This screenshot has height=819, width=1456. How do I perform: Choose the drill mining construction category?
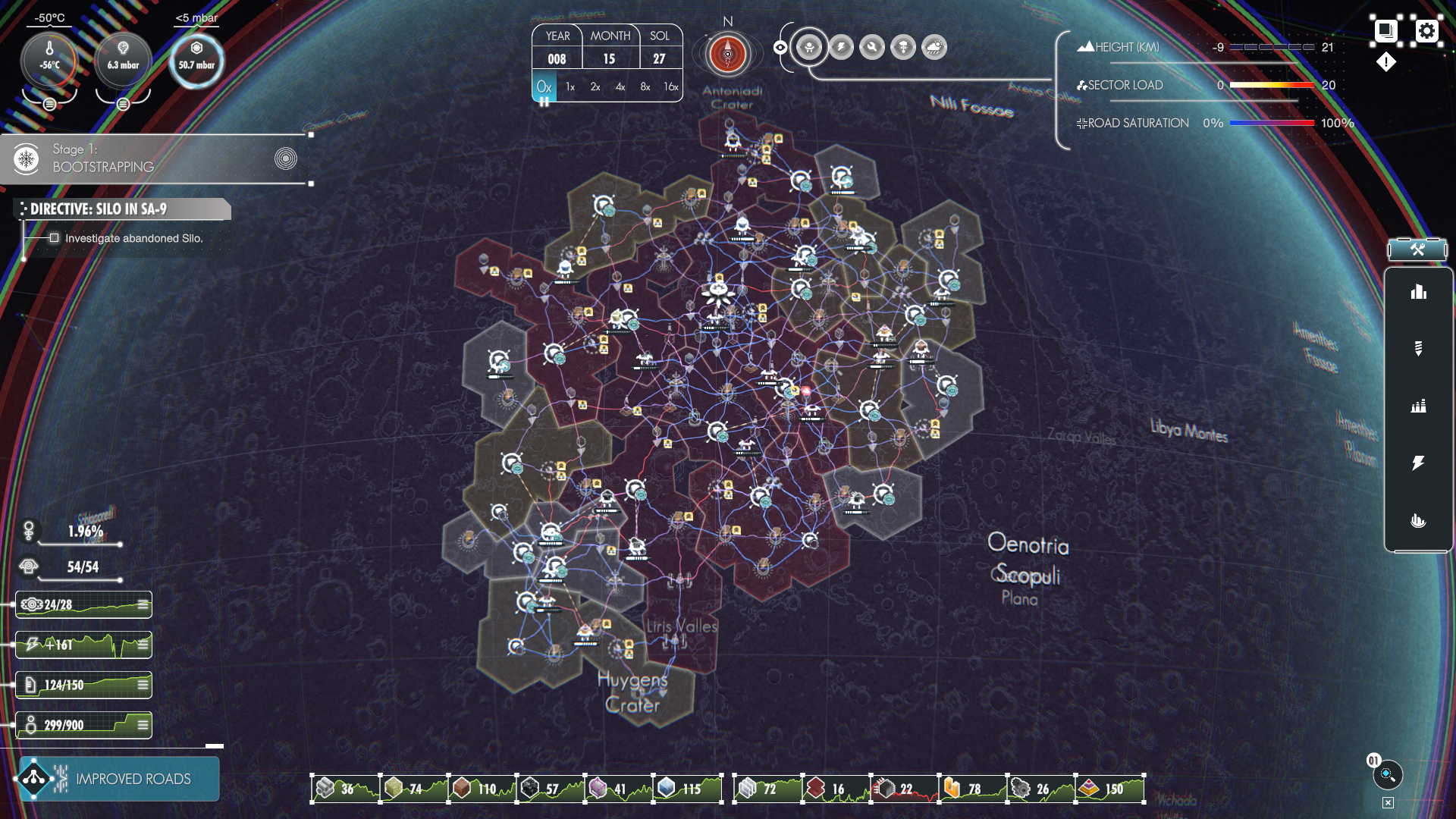click(1418, 349)
